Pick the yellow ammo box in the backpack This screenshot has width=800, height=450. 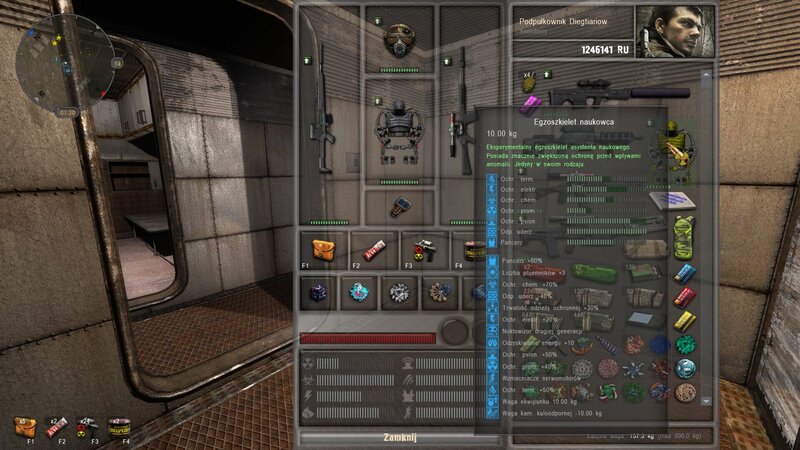[685, 321]
